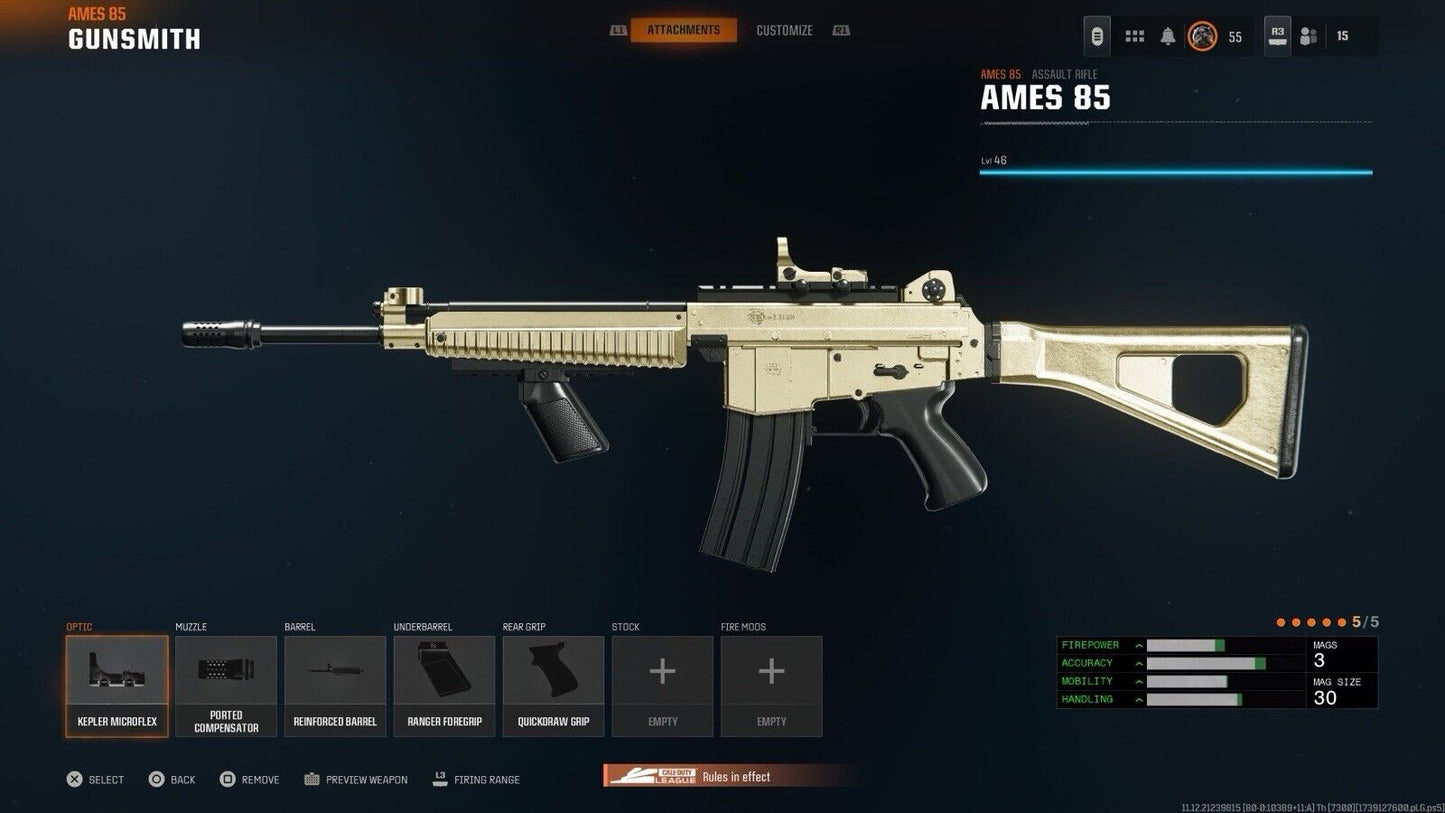Select the Kepler Microflex optic slot
Viewport: 1445px width, 813px height.
116,685
